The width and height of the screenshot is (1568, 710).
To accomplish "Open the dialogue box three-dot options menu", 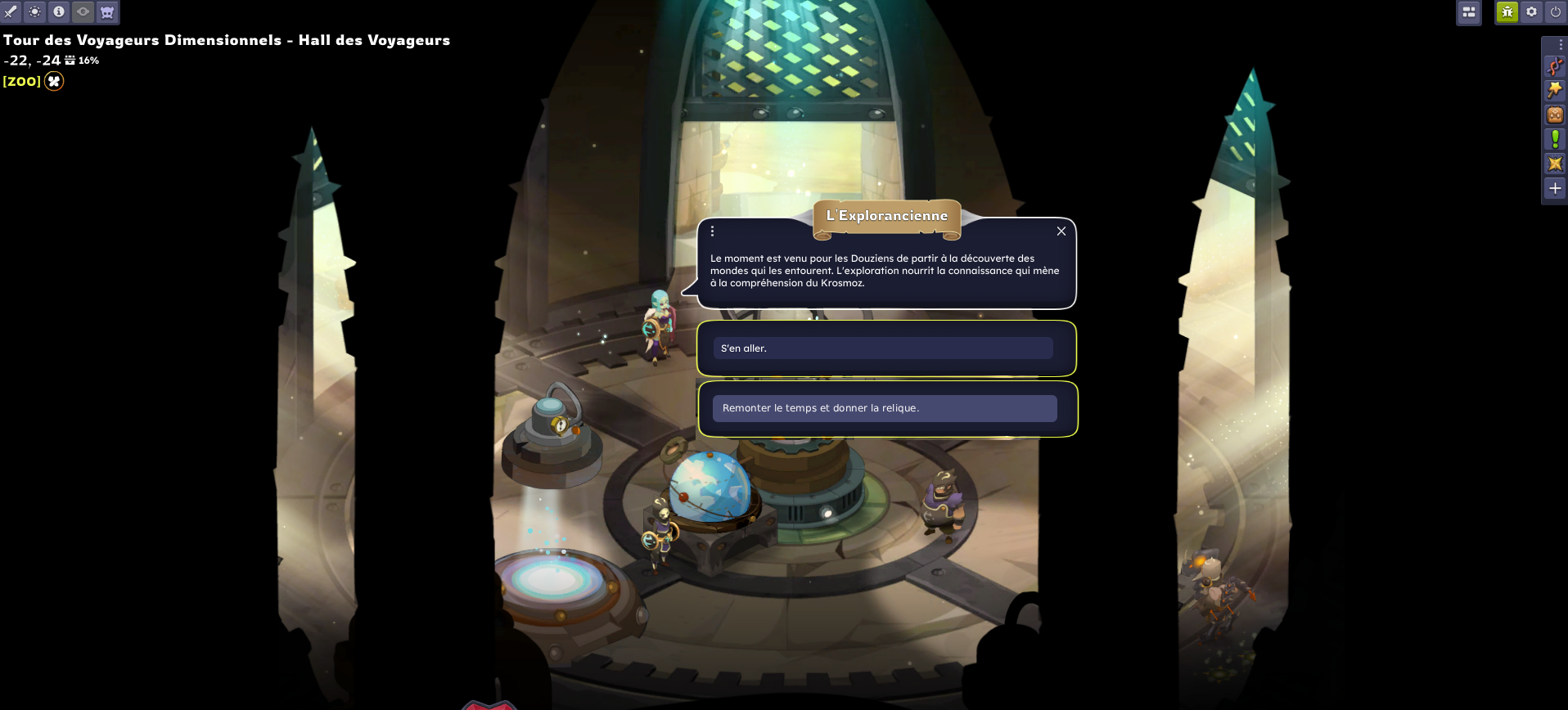I will (x=712, y=231).
